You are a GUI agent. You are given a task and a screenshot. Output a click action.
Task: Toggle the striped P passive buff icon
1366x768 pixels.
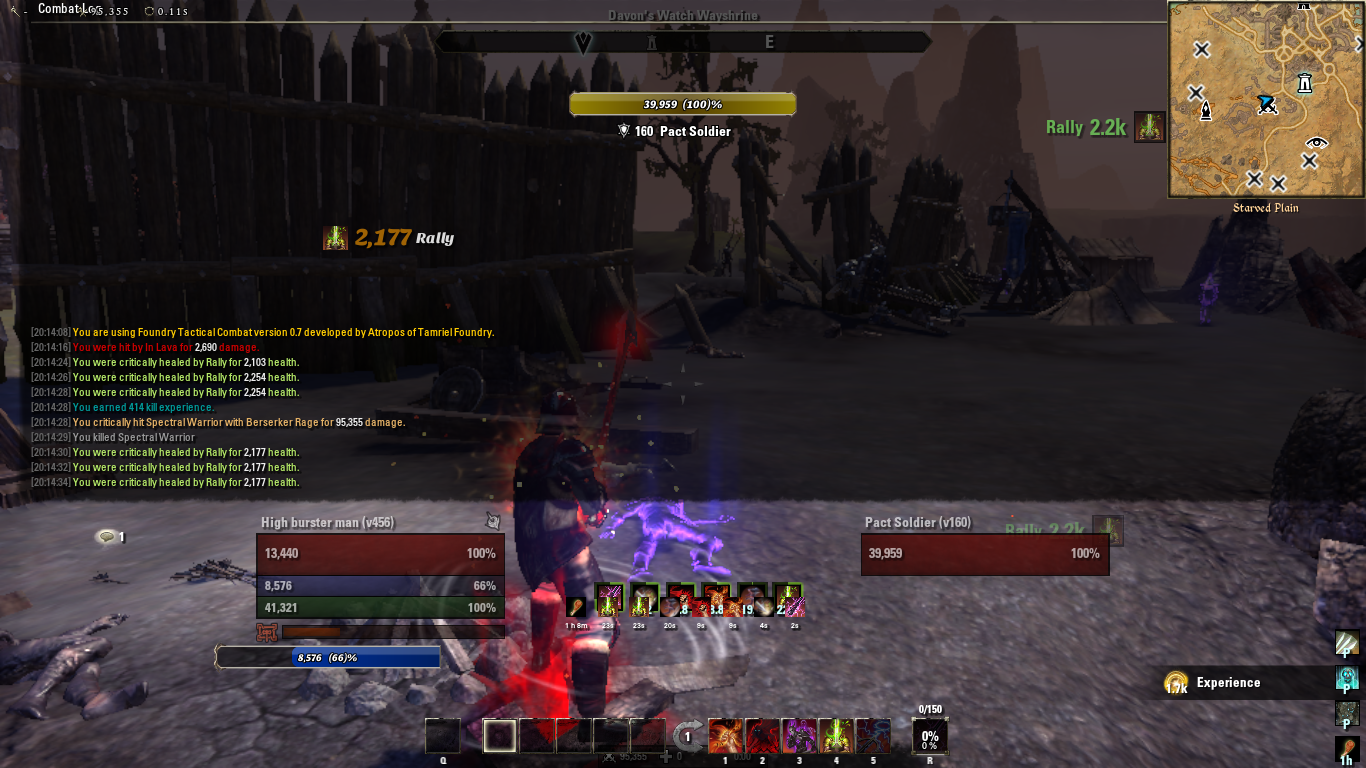pyautogui.click(x=1349, y=644)
